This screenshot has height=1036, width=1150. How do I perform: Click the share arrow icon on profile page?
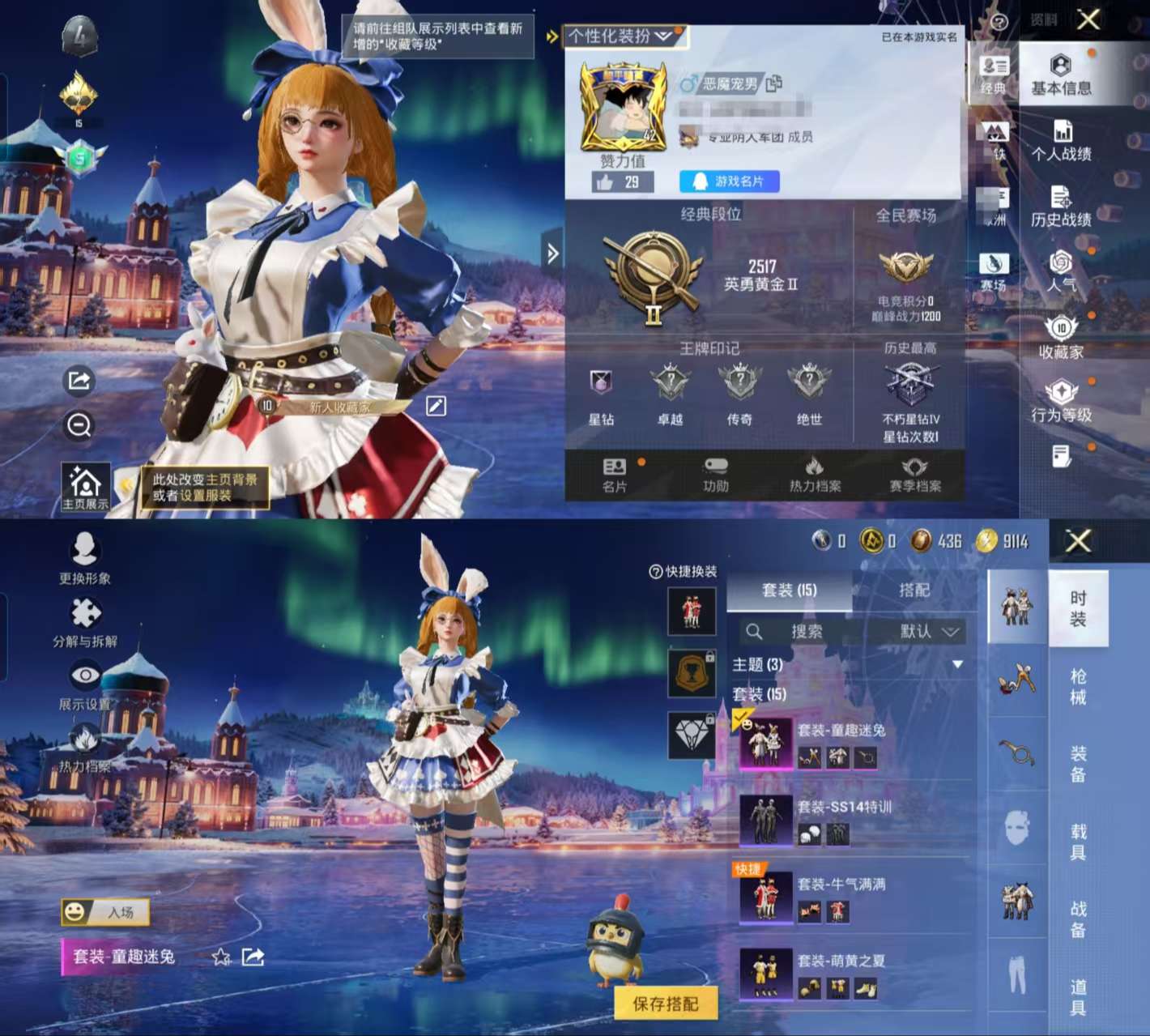click(x=78, y=378)
